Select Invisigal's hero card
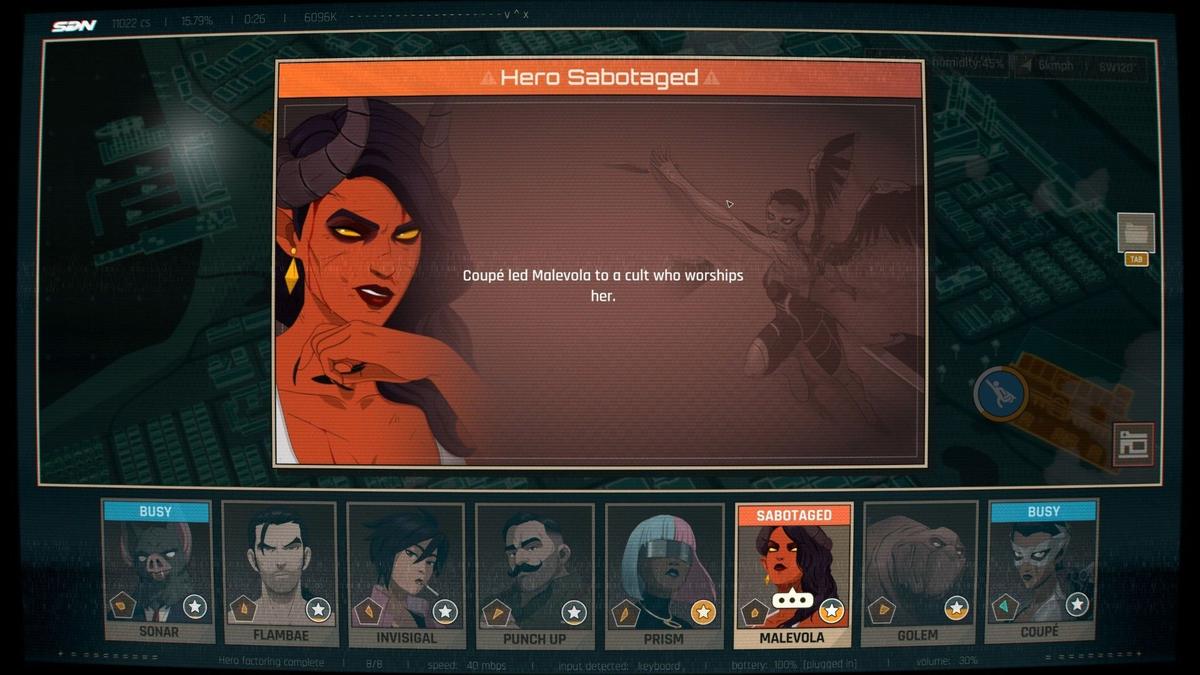Screen dimensions: 1200x675 (x=407, y=572)
